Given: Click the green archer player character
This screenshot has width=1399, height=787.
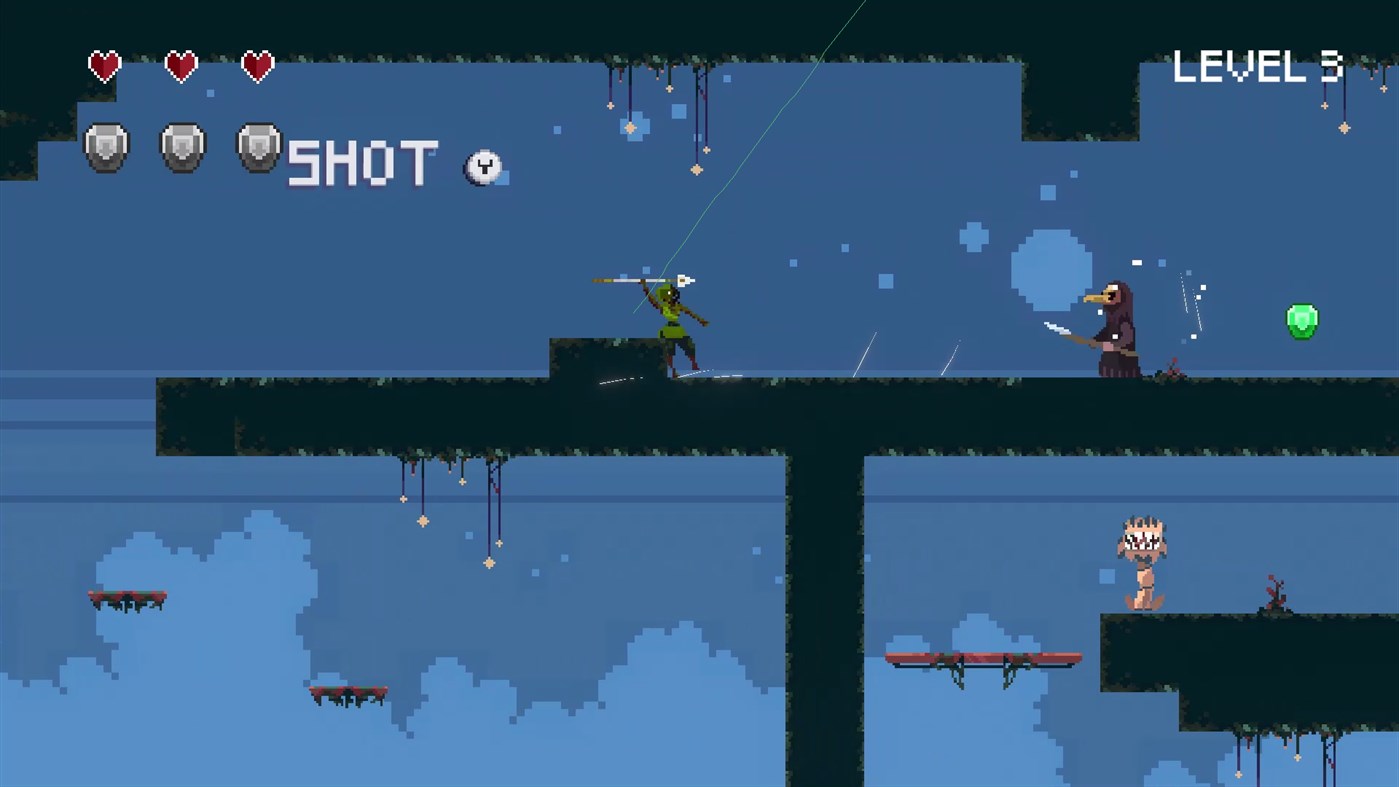Looking at the screenshot, I should (672, 322).
